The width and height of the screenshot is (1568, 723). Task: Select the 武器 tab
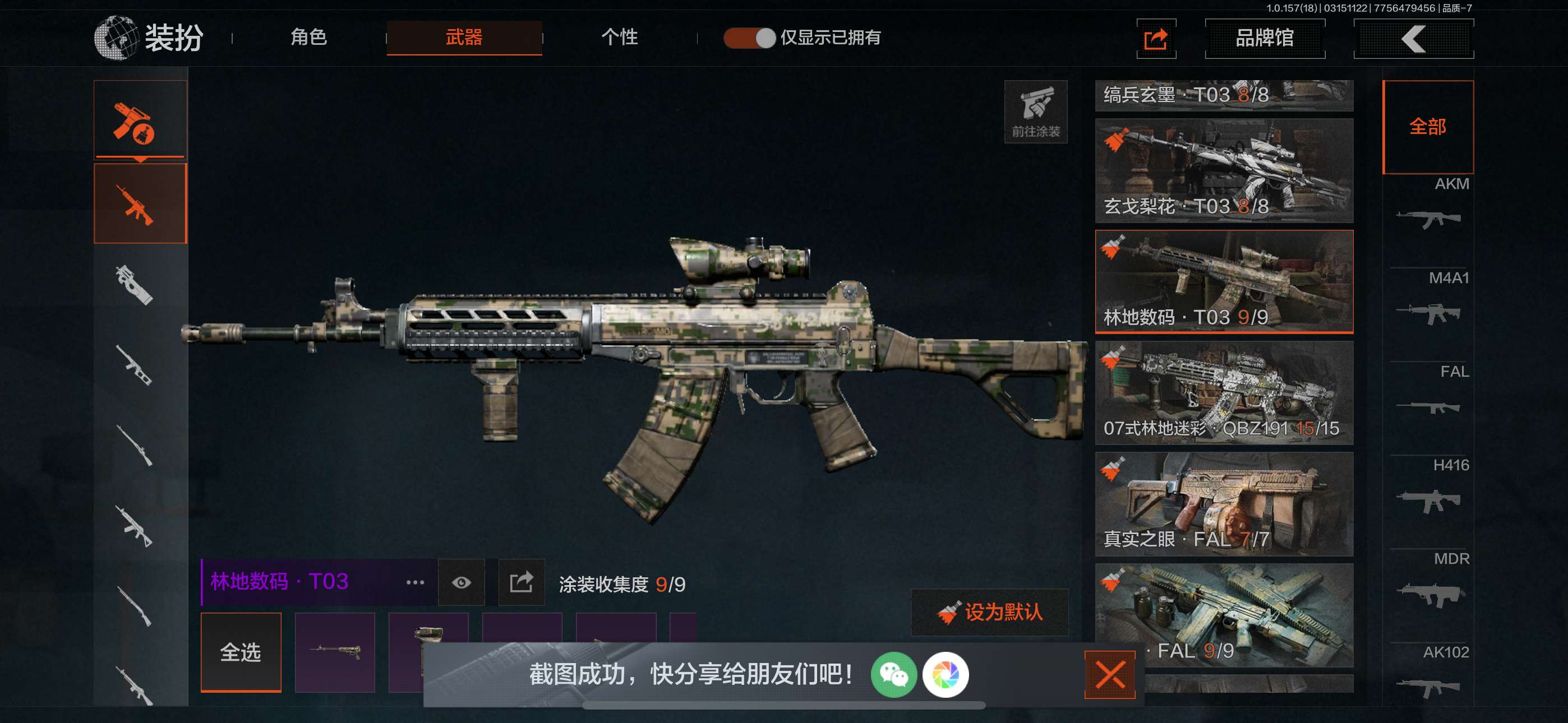pyautogui.click(x=464, y=38)
